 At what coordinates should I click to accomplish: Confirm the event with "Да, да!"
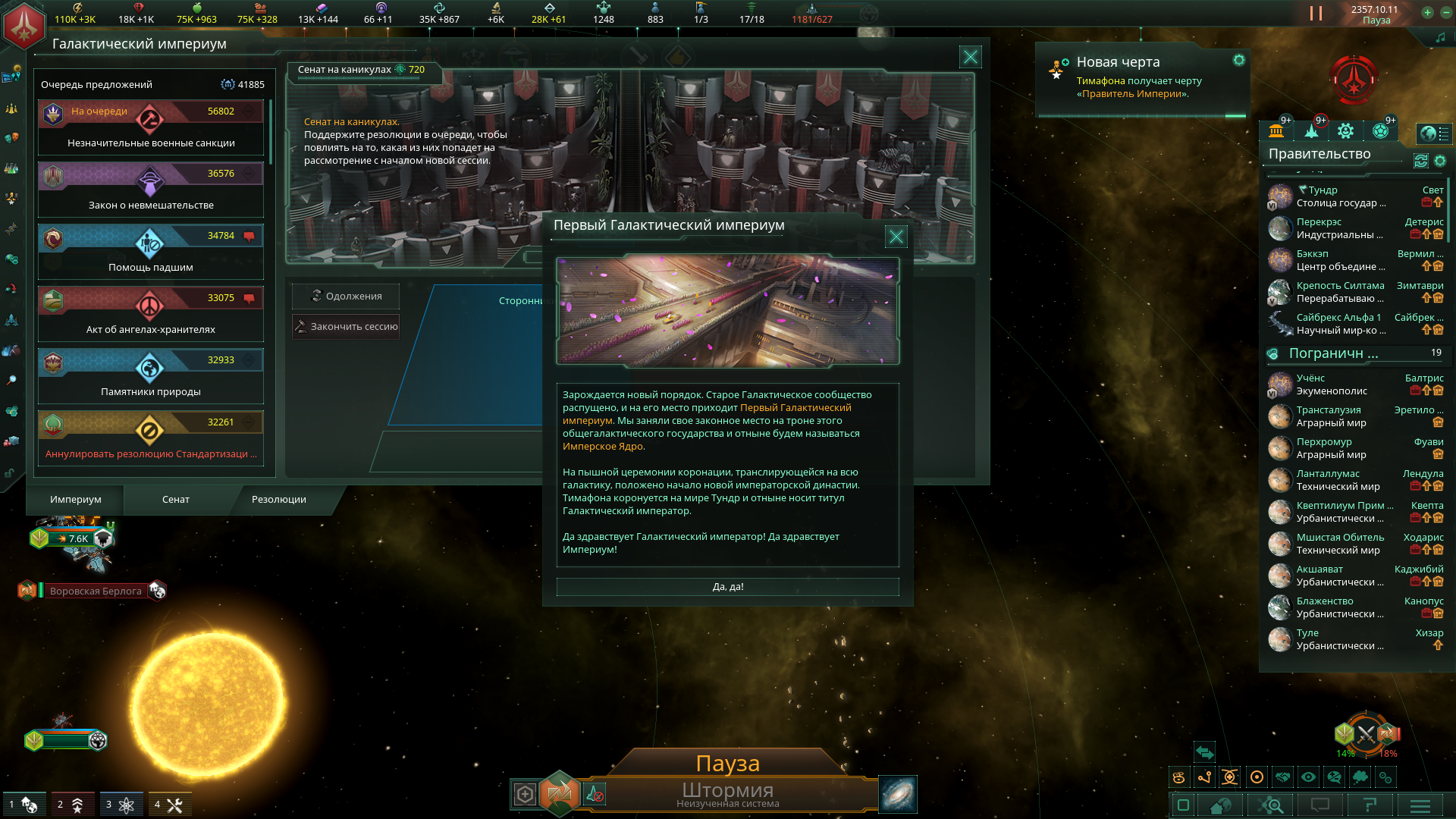click(727, 587)
